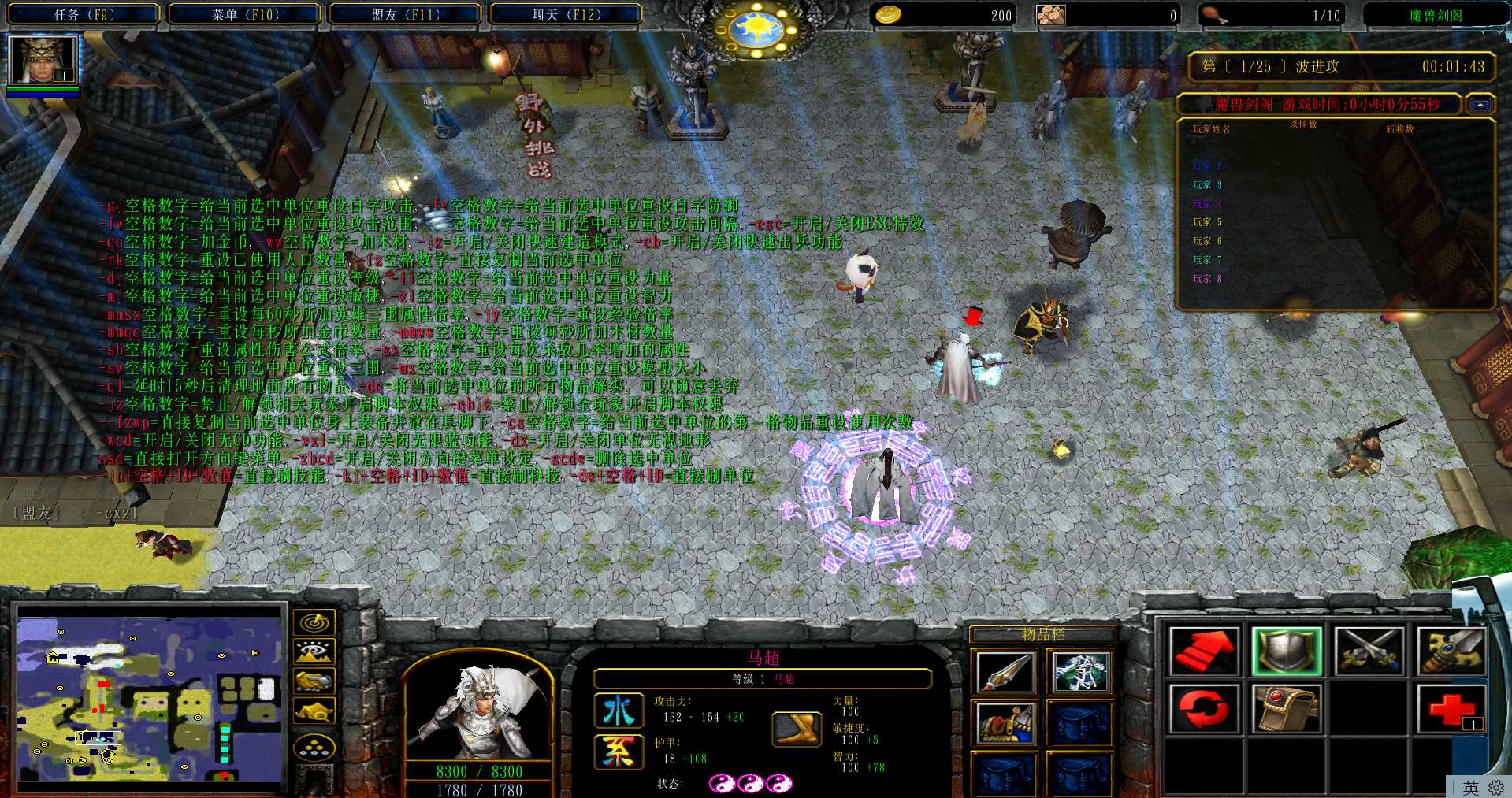The image size is (1512, 798).
Task: Open the 任务 (F9) quests menu
Action: click(84, 14)
